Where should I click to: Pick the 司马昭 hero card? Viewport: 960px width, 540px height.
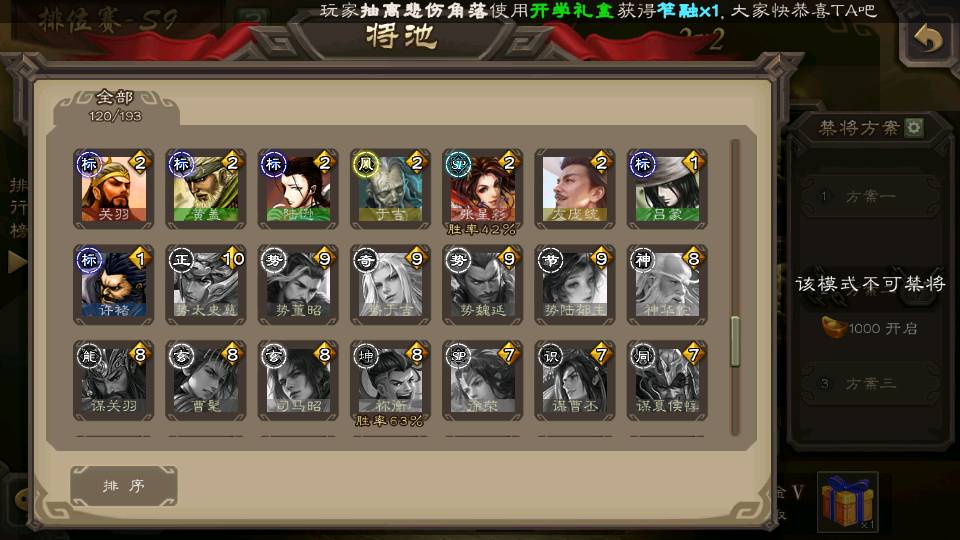pos(297,380)
